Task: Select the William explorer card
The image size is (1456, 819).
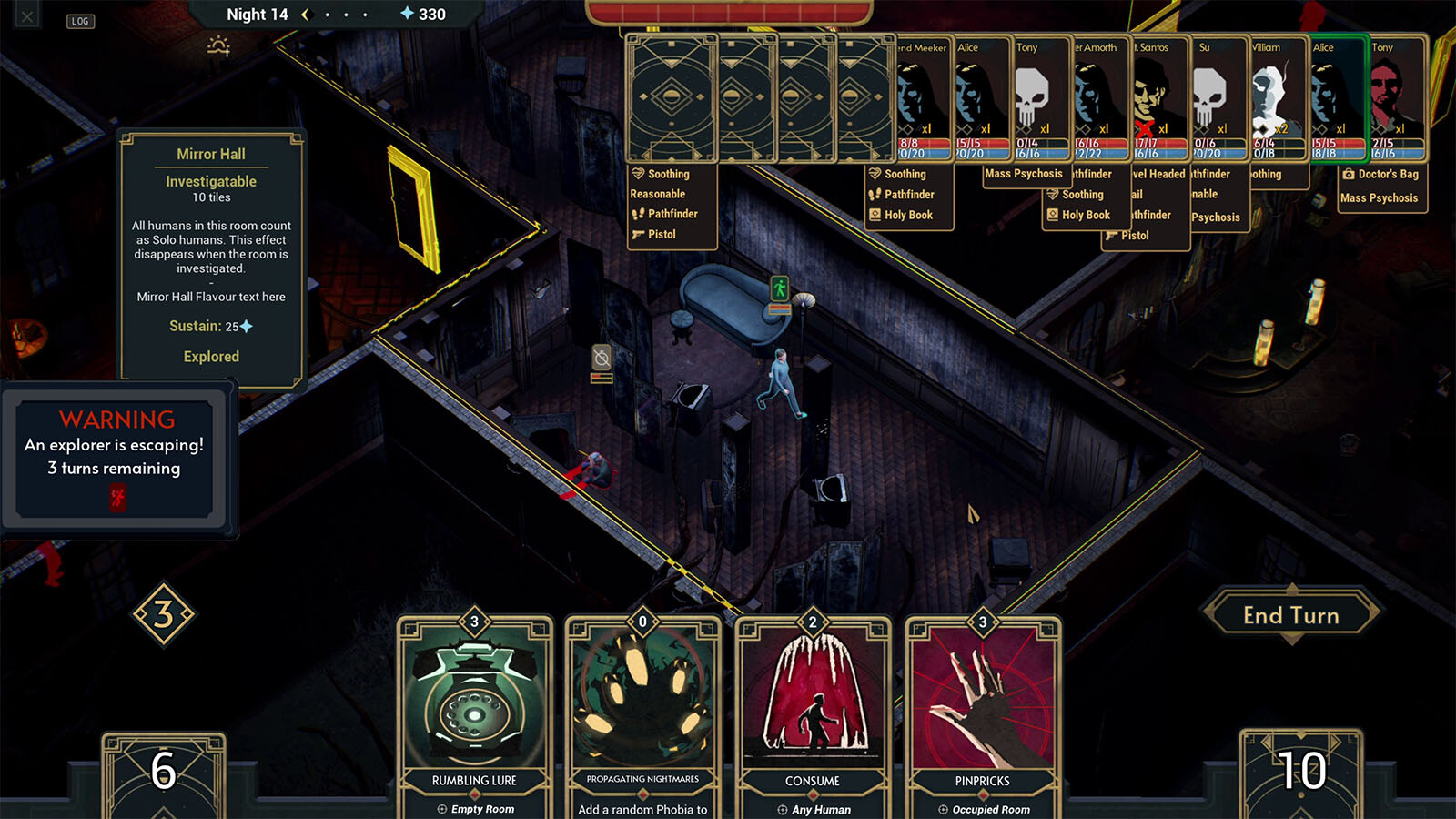Action: [1278, 98]
